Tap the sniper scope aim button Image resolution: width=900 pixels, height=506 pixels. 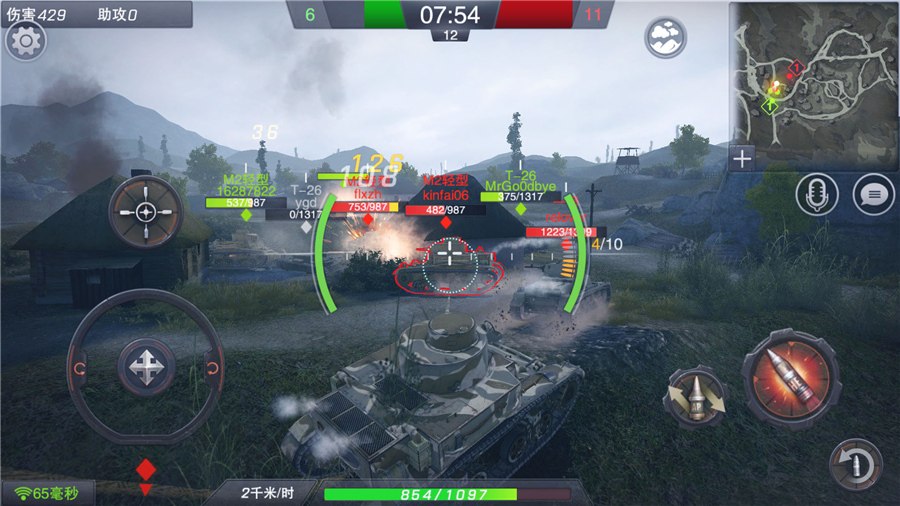coord(146,211)
